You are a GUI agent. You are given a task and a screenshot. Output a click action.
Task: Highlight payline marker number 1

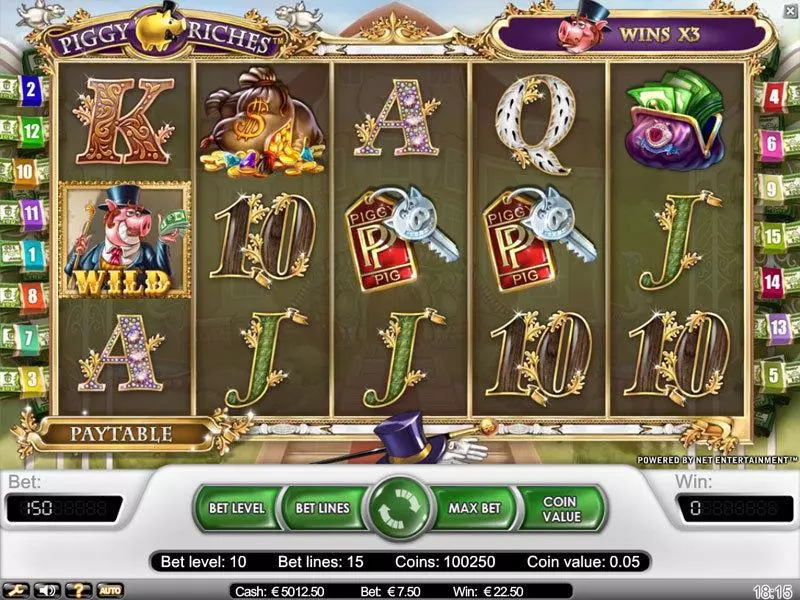(x=32, y=254)
